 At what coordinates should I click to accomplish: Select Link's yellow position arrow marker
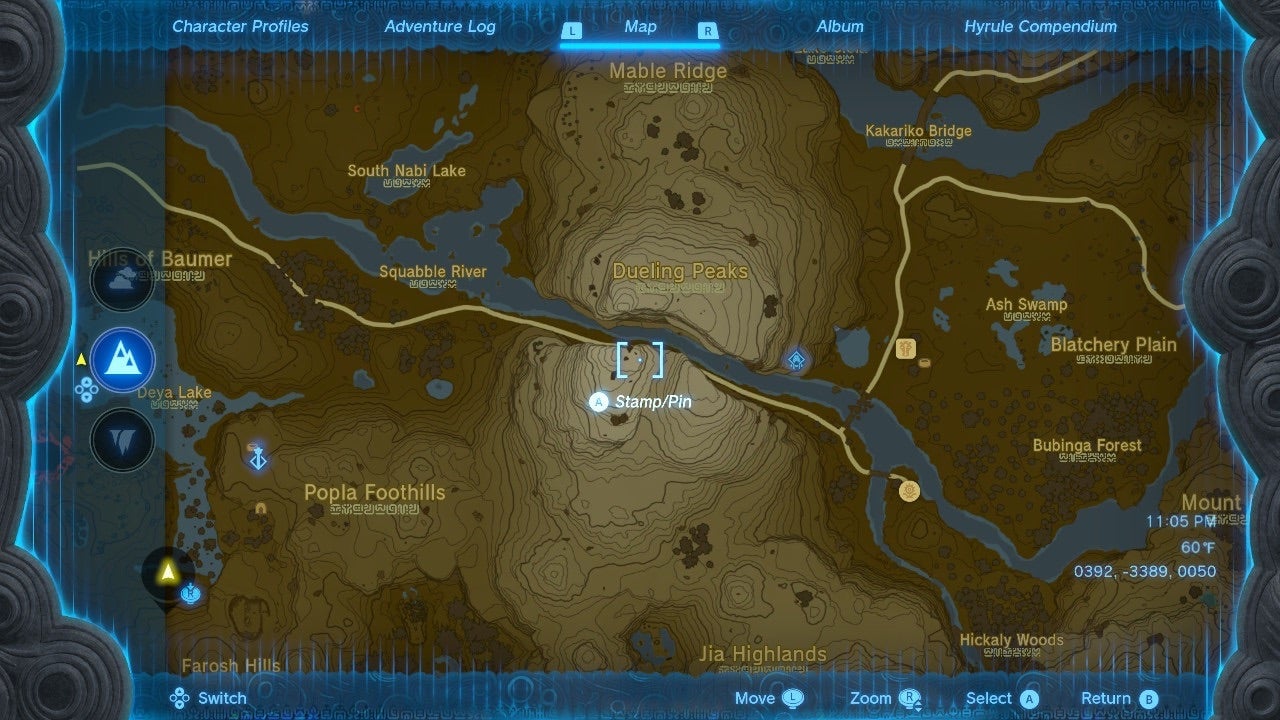[x=166, y=572]
